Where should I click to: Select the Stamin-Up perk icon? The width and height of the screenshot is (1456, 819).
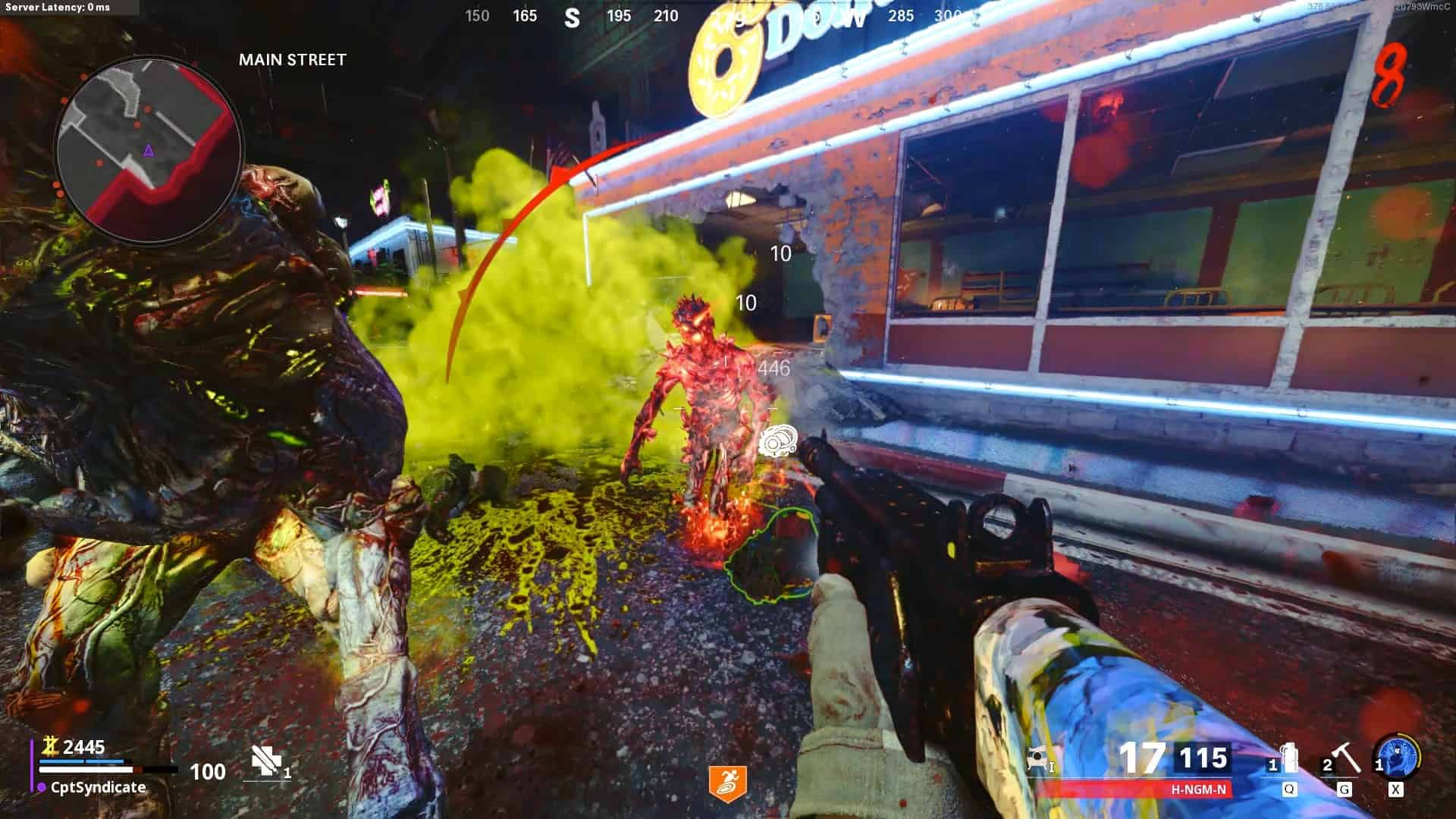coord(727,783)
